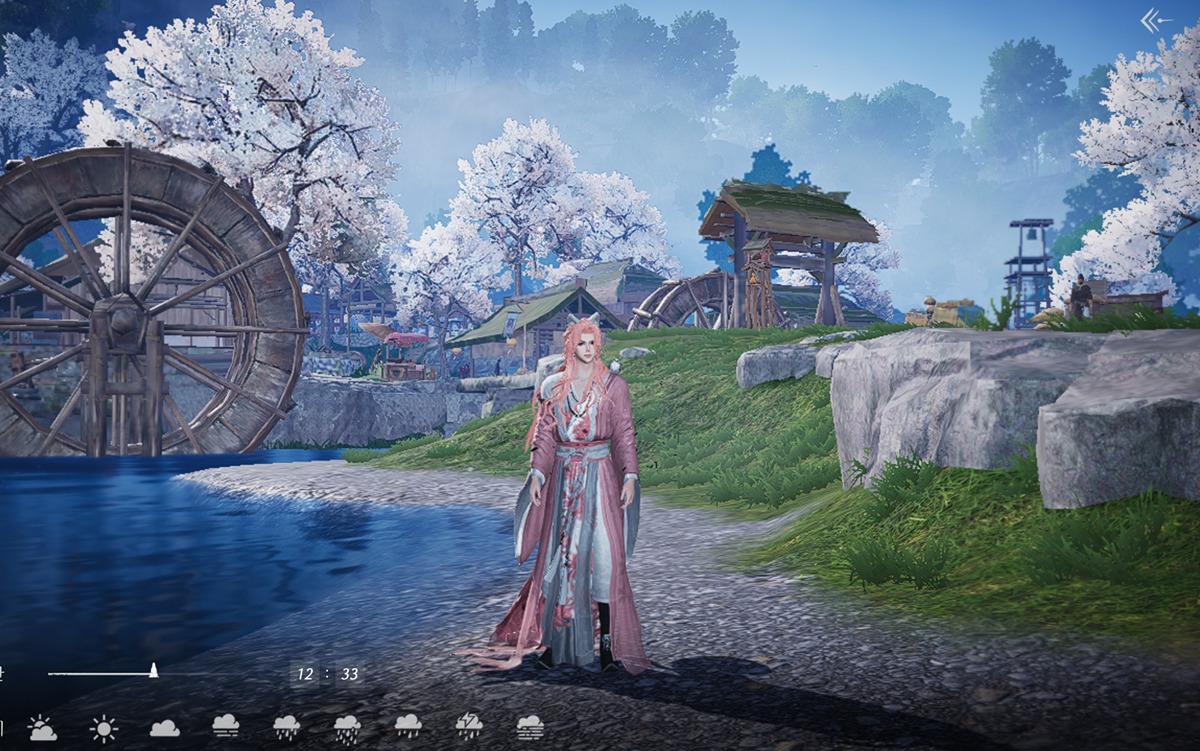Switch to the plain cloud overcast weather
The width and height of the screenshot is (1200, 751).
tap(165, 728)
